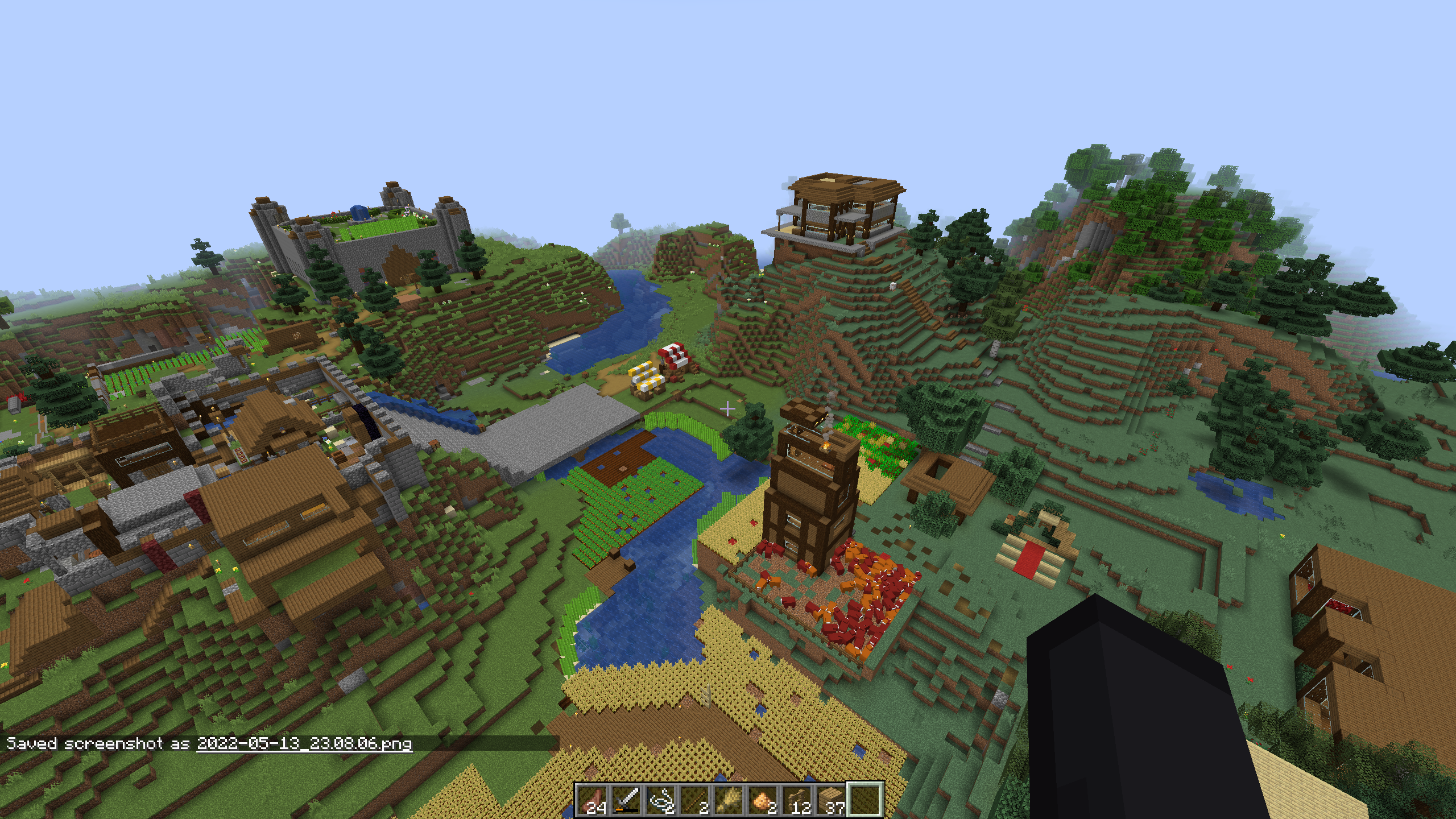This screenshot has width=1456, height=819.
Task: Select the lead item slot
Action: click(660, 800)
